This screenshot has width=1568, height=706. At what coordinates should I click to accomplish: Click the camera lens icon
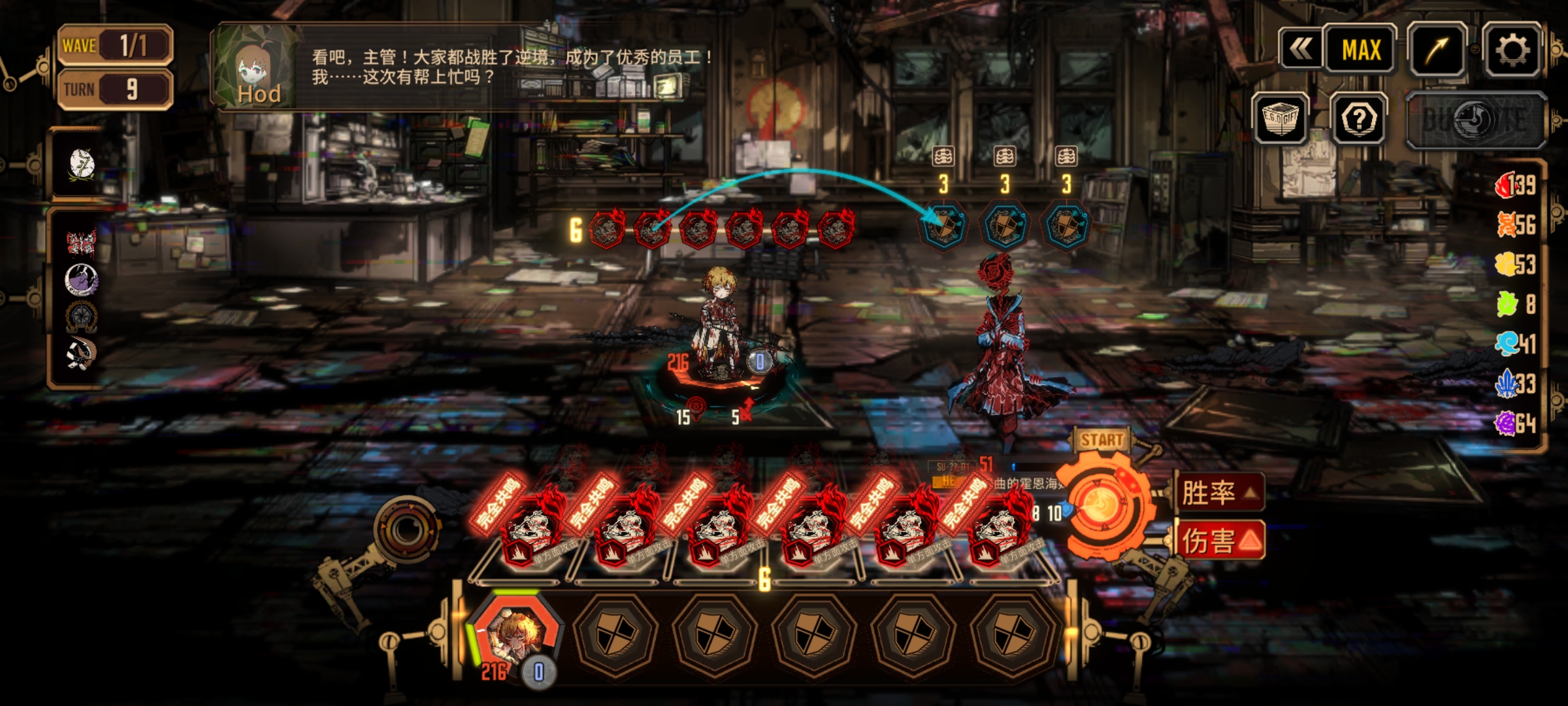(x=406, y=531)
